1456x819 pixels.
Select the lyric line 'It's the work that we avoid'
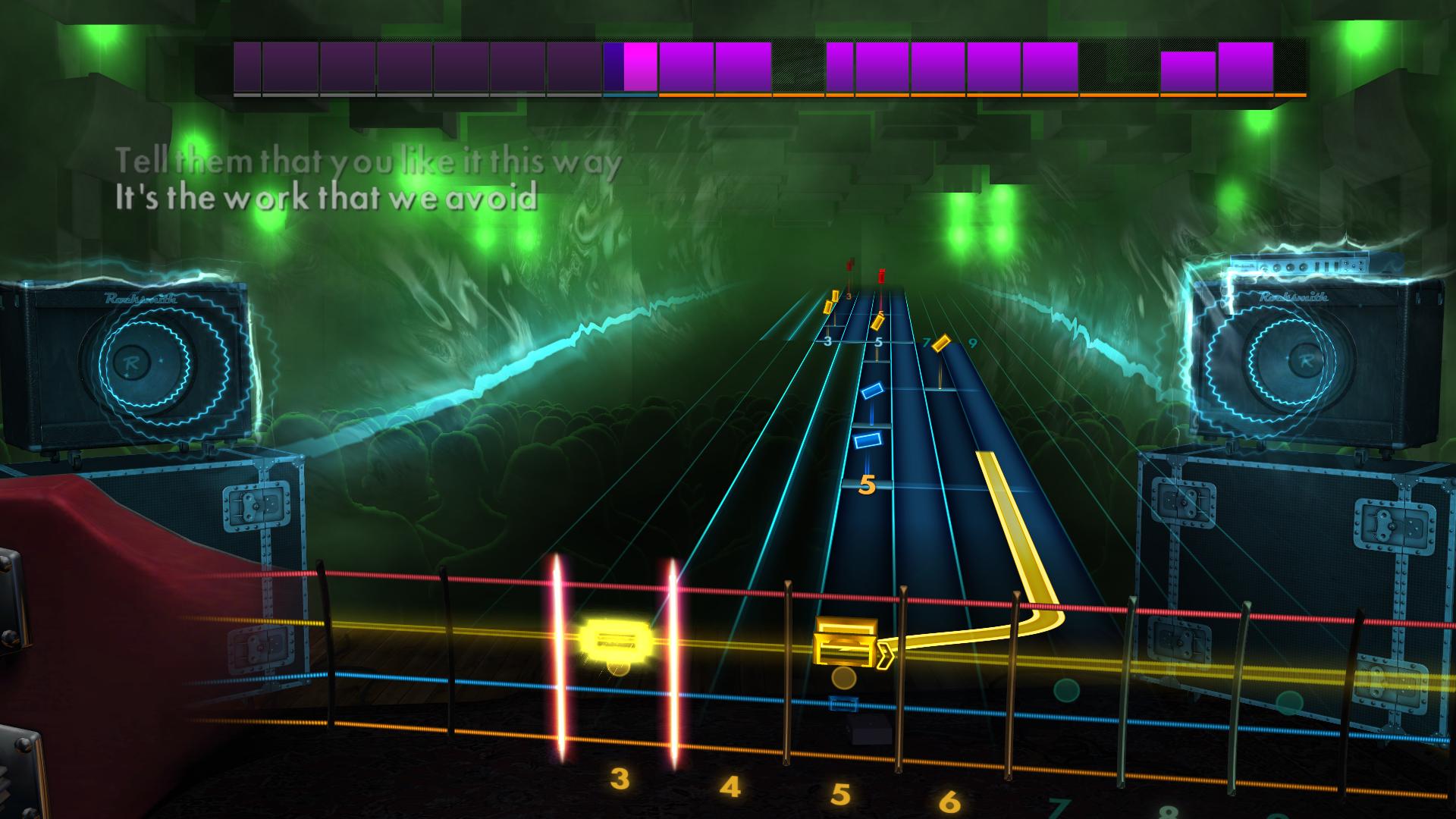pyautogui.click(x=326, y=199)
